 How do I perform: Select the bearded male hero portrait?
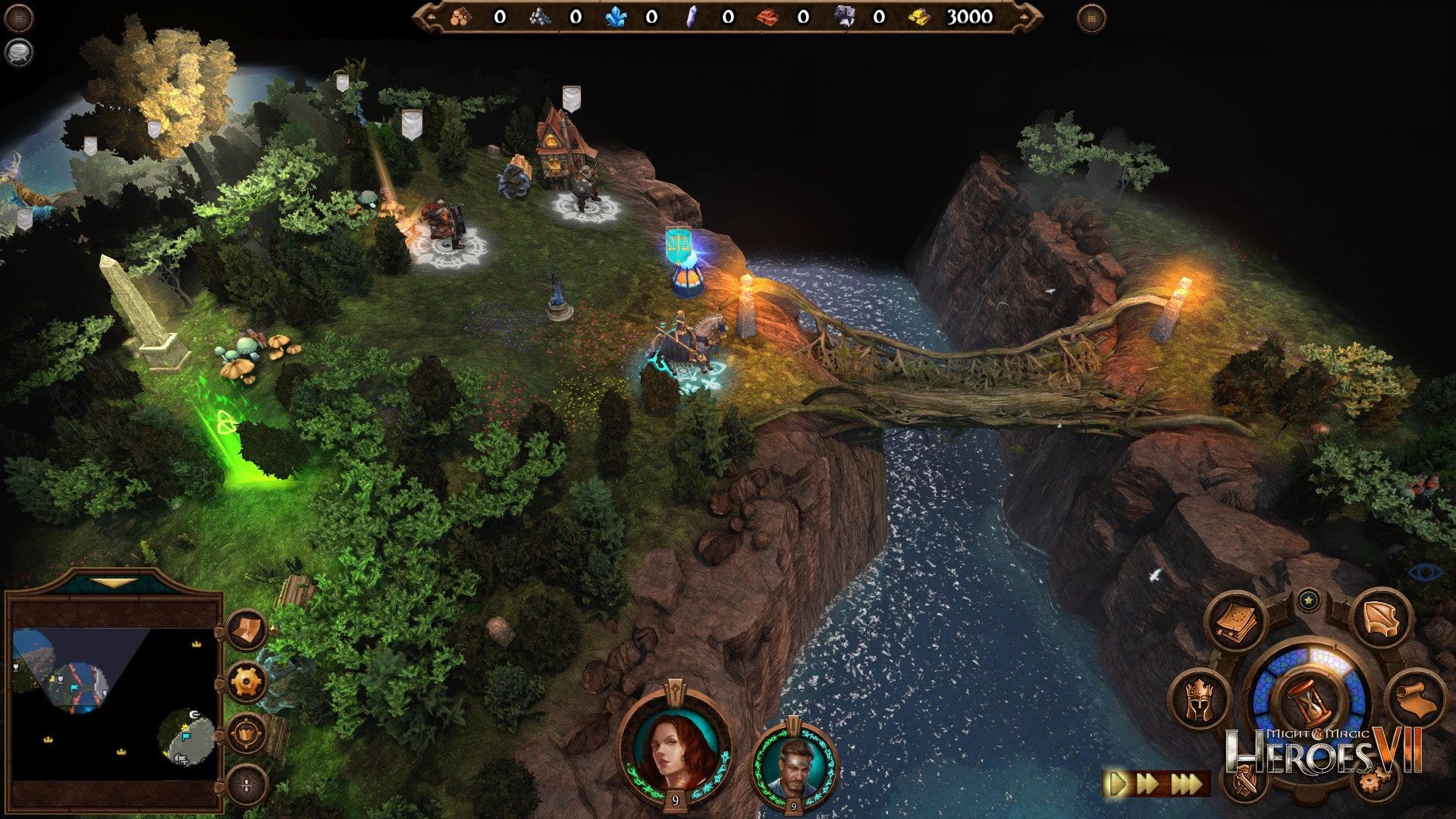point(793,764)
